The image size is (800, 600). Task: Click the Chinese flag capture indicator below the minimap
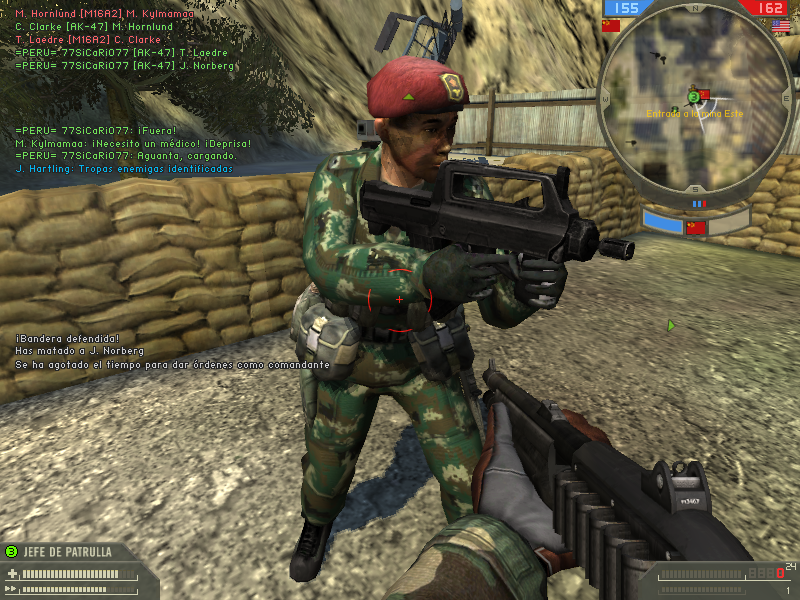(x=696, y=227)
